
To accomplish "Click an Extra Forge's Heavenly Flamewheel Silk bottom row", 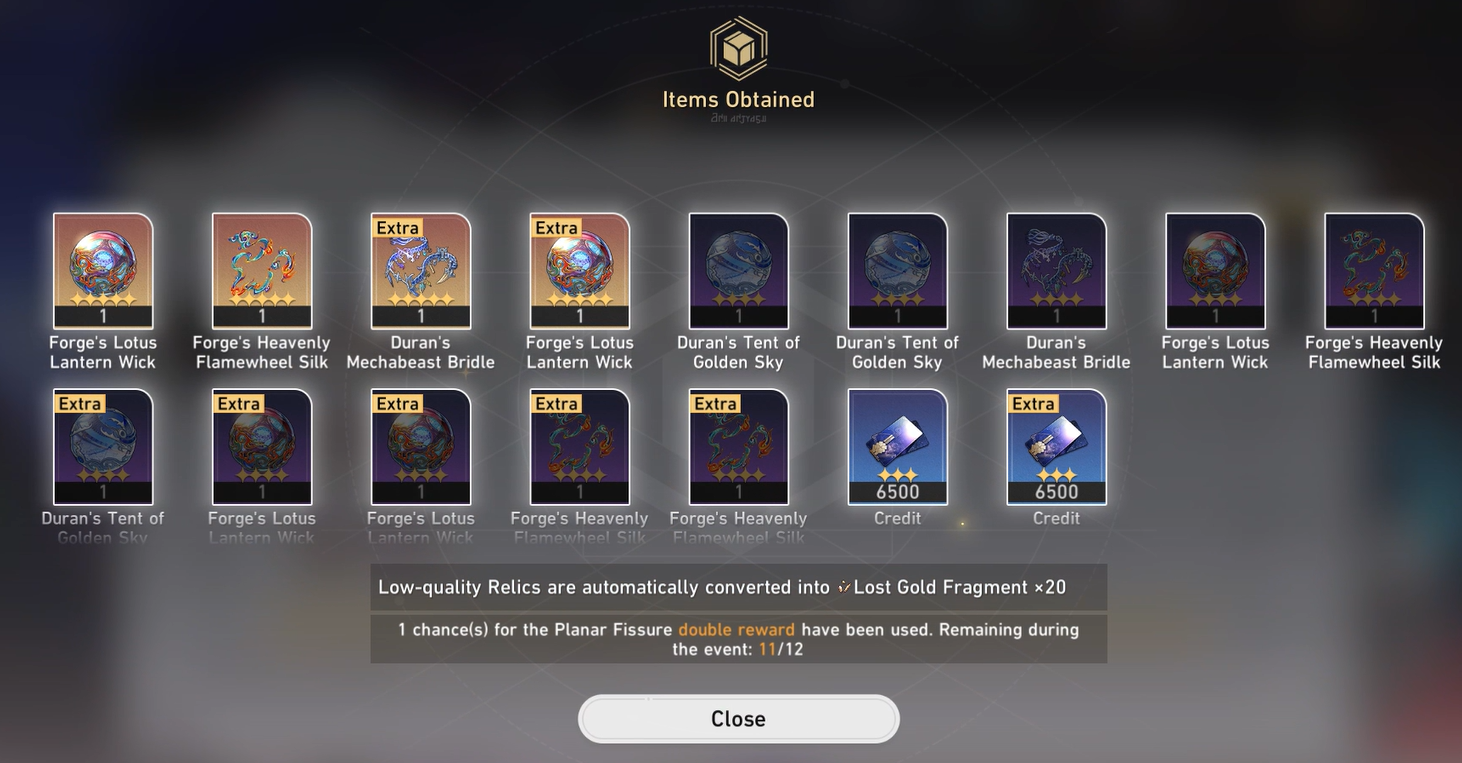I will click(579, 445).
